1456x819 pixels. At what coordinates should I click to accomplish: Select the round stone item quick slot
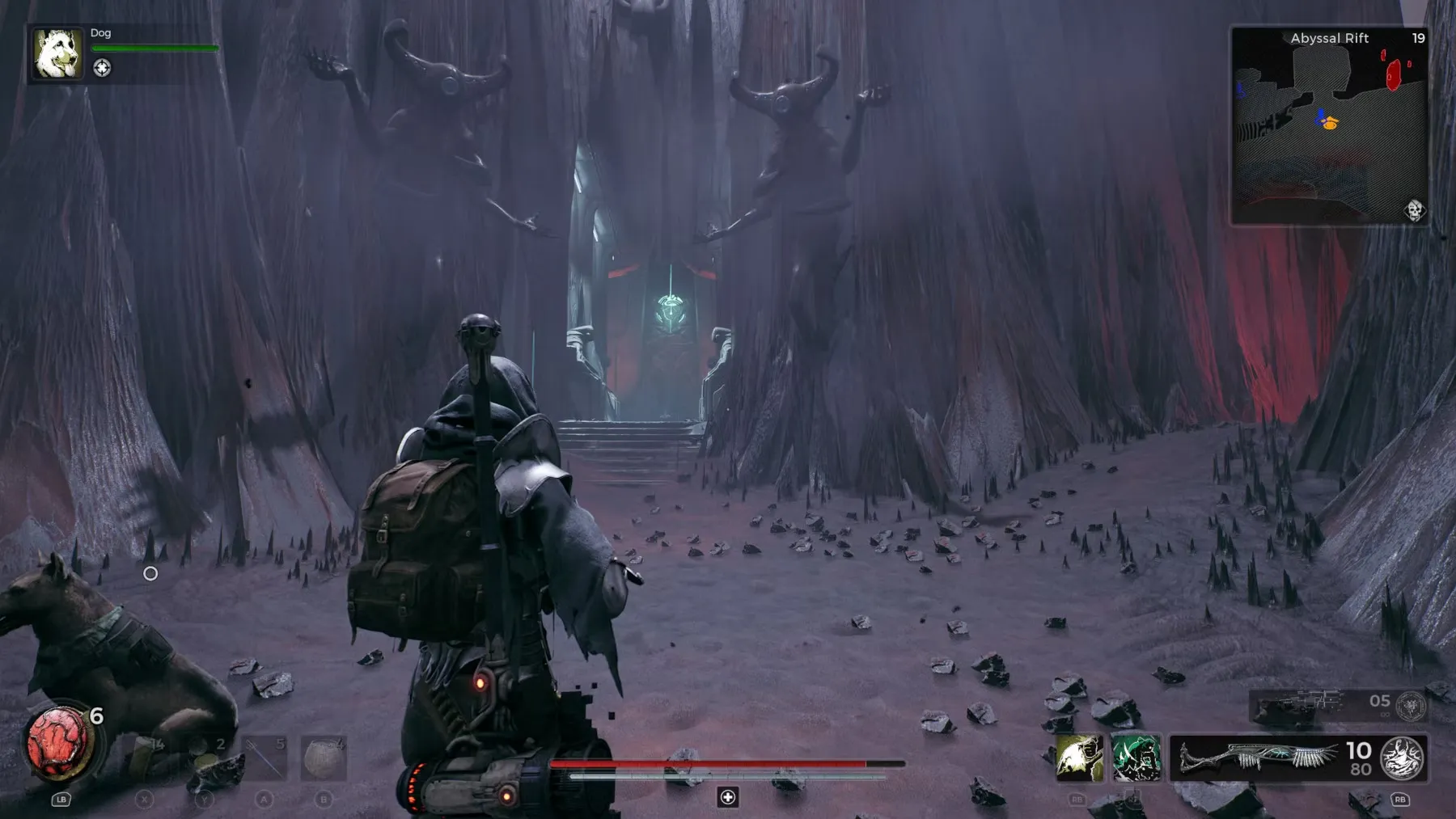tap(324, 758)
